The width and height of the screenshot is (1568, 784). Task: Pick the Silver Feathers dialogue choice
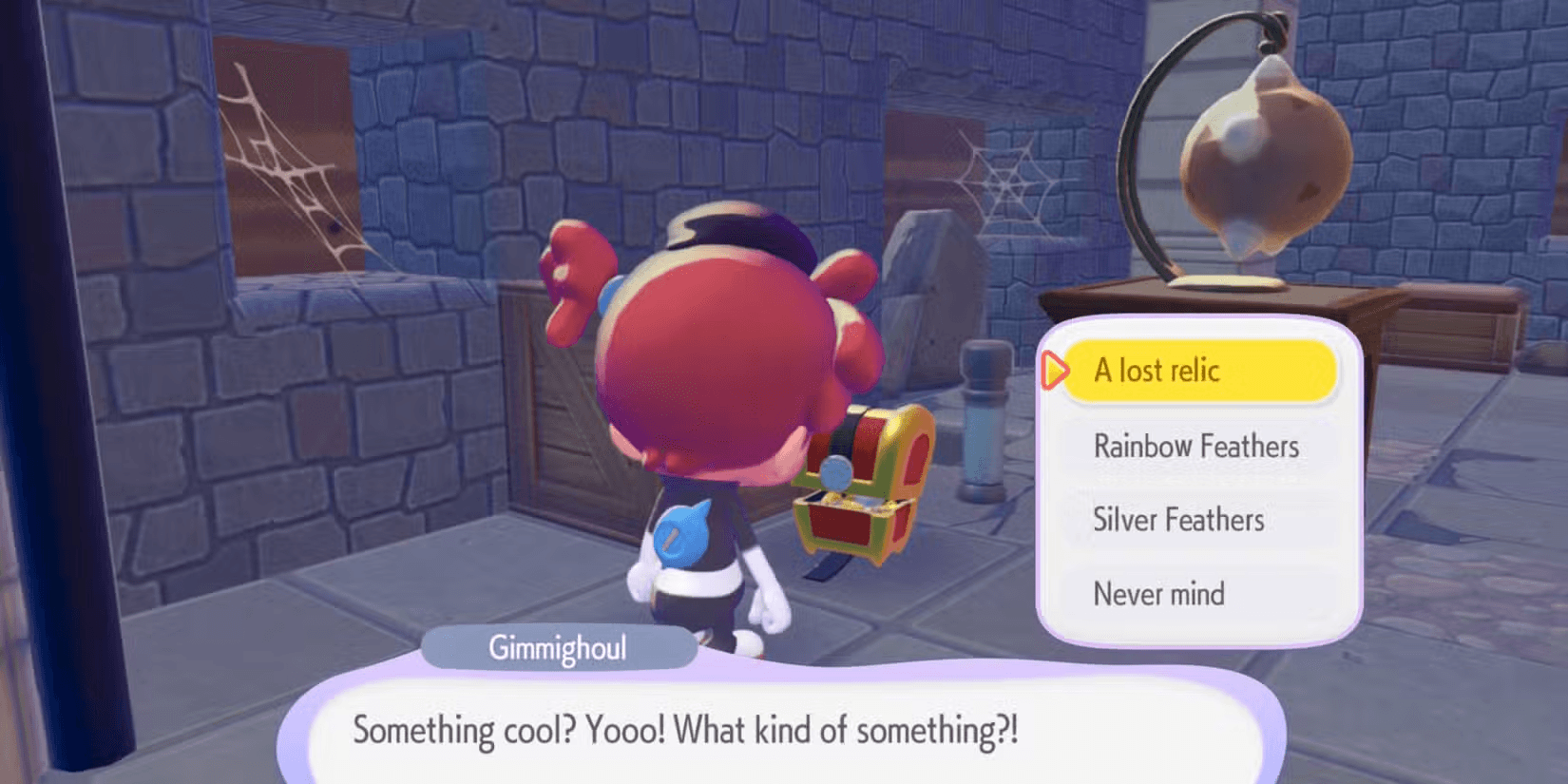click(x=1179, y=520)
